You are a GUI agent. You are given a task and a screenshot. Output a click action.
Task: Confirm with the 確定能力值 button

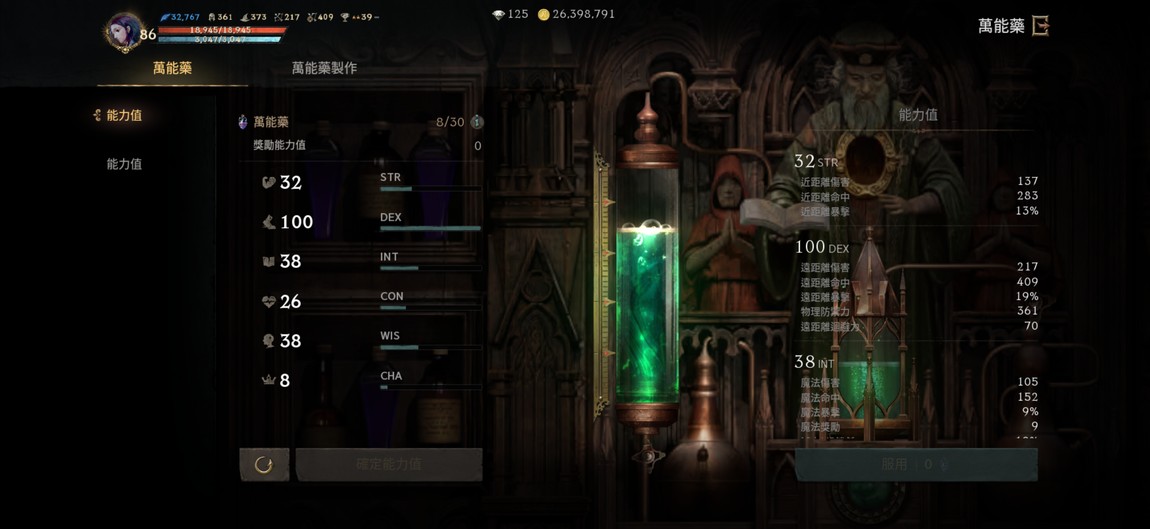coord(389,464)
